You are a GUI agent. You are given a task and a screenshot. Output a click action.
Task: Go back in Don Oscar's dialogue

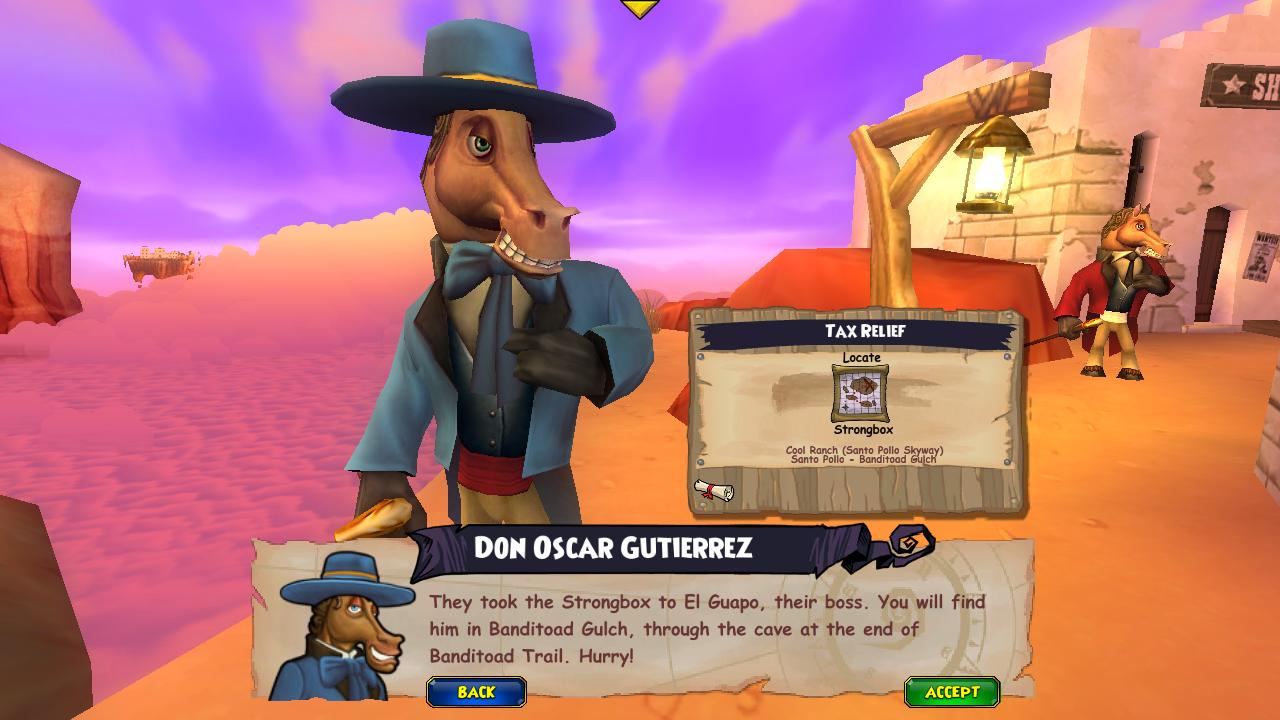coord(476,692)
